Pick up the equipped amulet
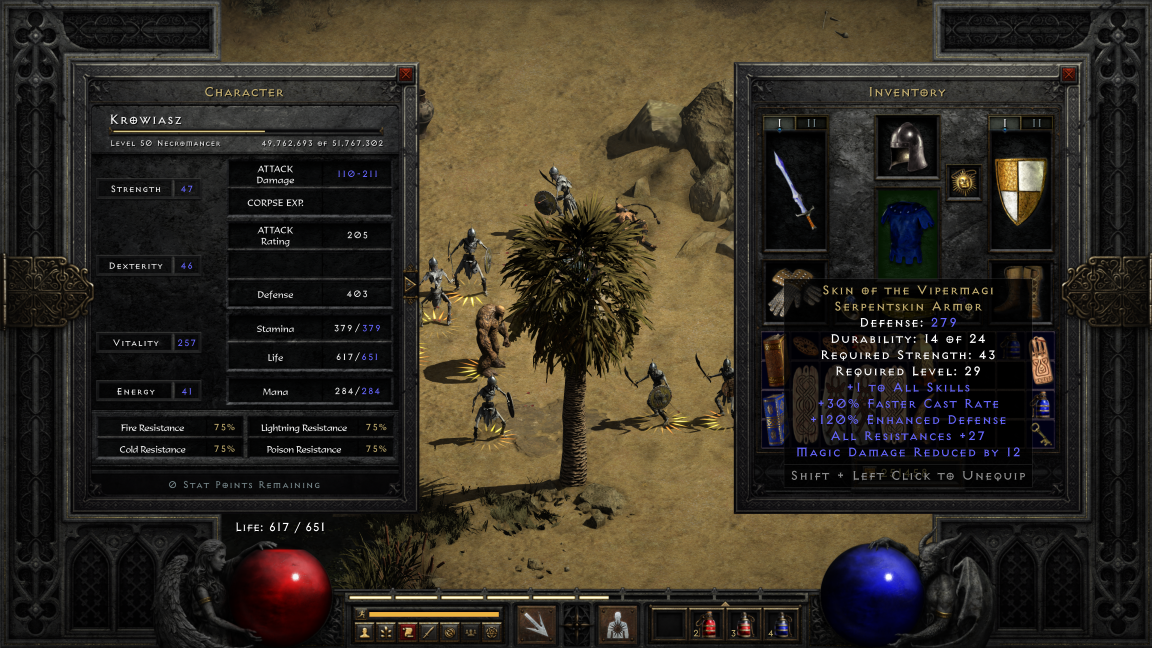The height and width of the screenshot is (648, 1152). pos(964,182)
